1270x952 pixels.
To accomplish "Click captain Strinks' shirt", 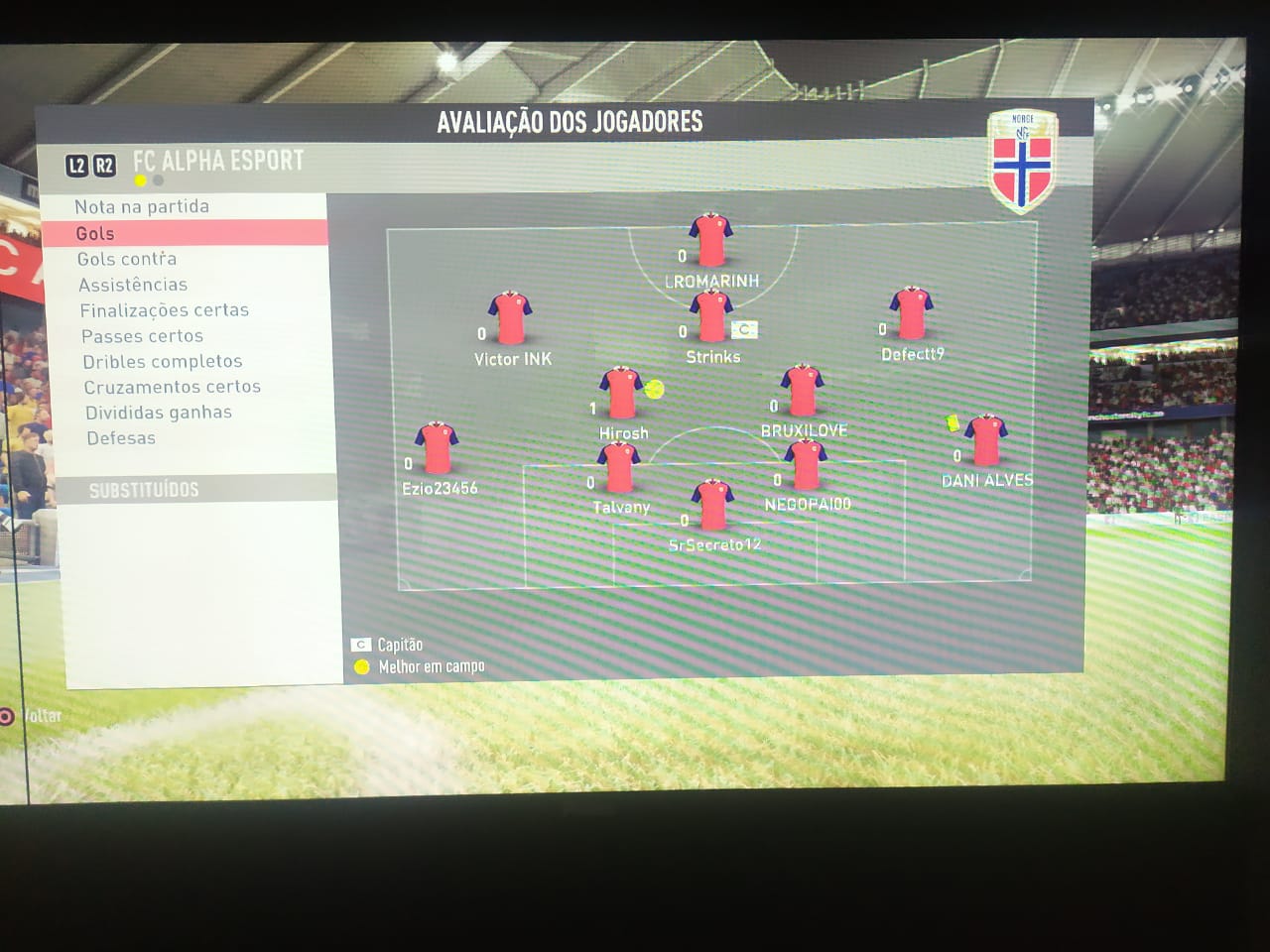I will pyautogui.click(x=711, y=317).
